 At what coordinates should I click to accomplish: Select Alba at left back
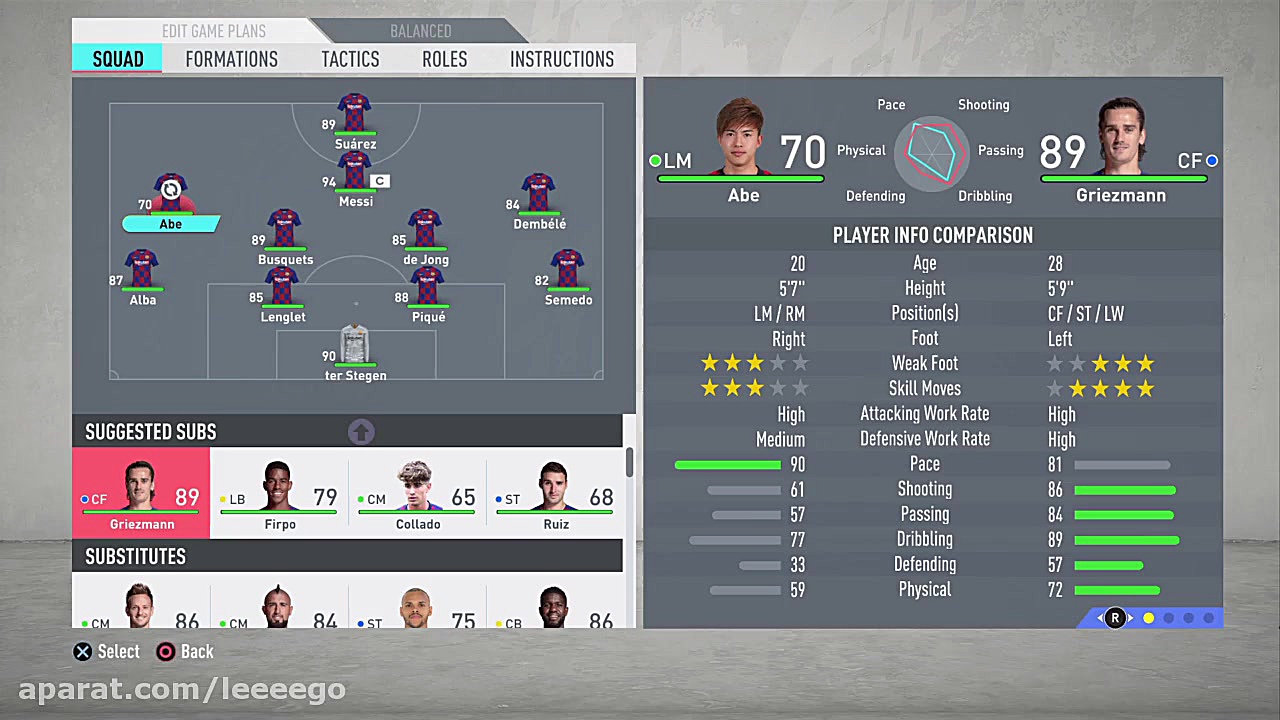coord(142,272)
